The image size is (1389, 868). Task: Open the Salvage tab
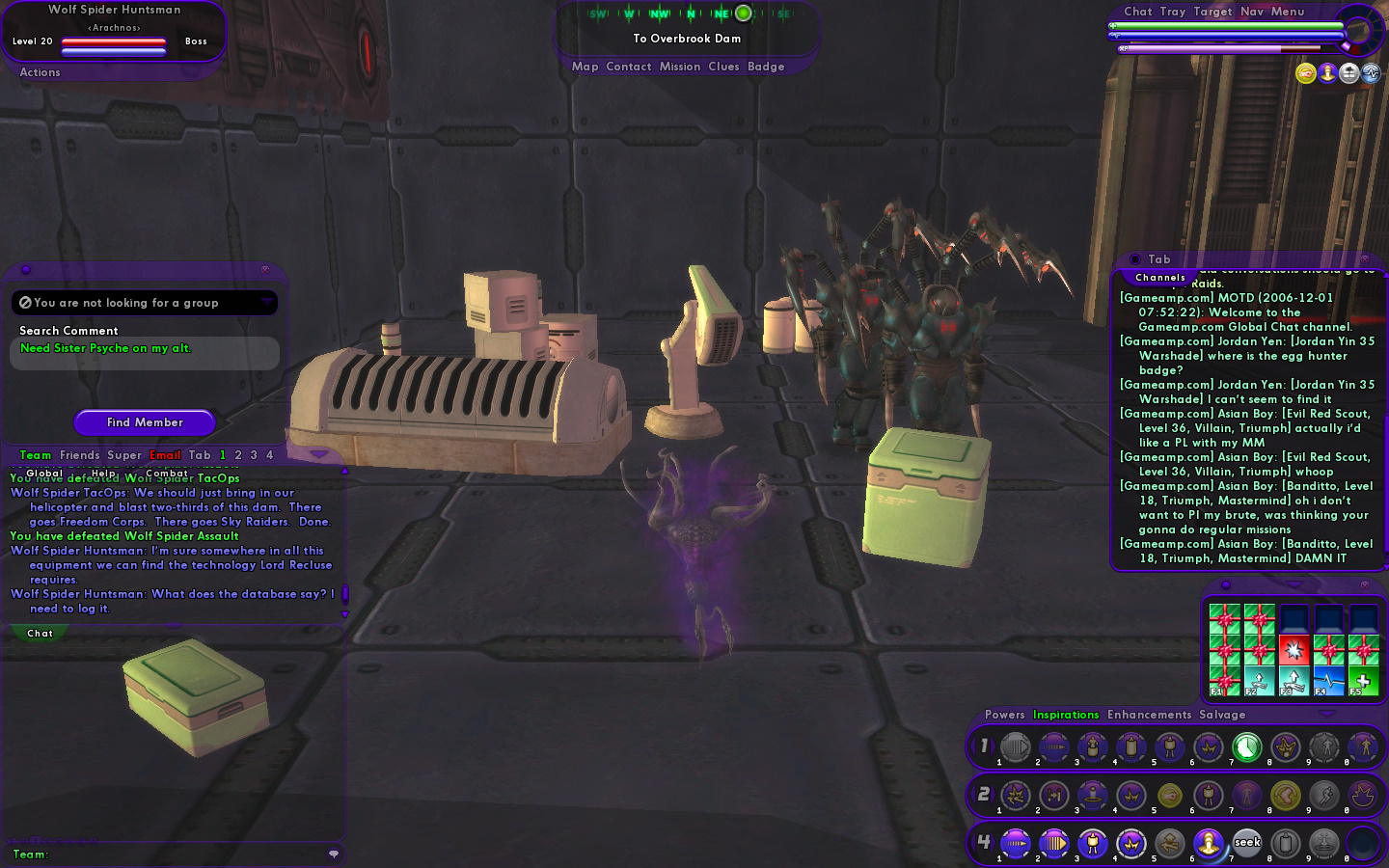click(x=1222, y=715)
